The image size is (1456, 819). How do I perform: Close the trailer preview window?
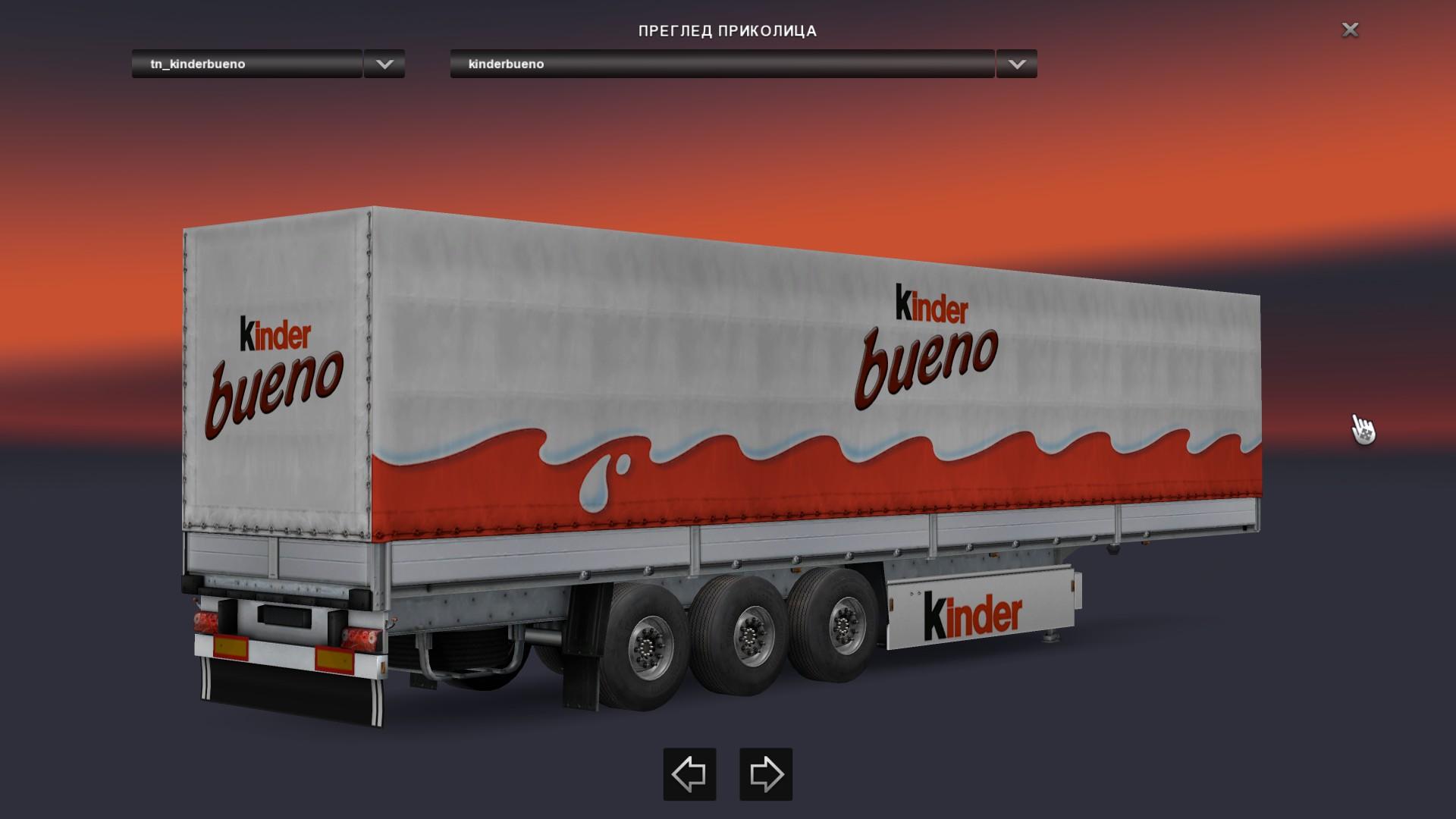[1350, 30]
